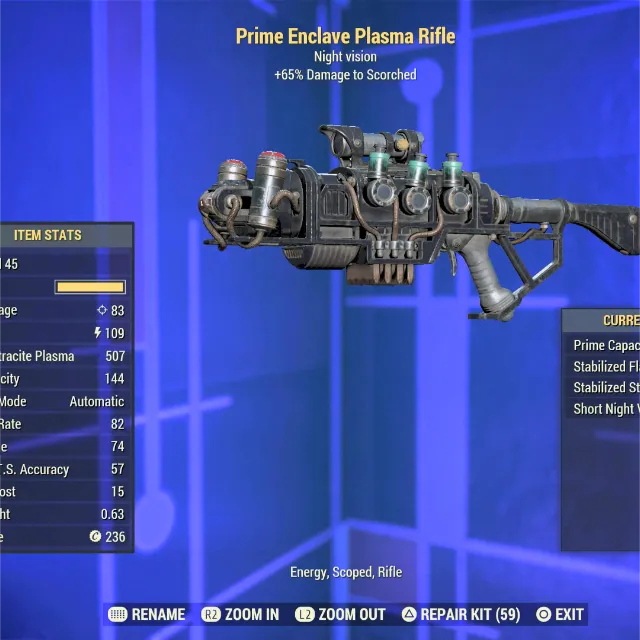Use the Repair Kit (59) option
This screenshot has width=640, height=640.
(461, 614)
